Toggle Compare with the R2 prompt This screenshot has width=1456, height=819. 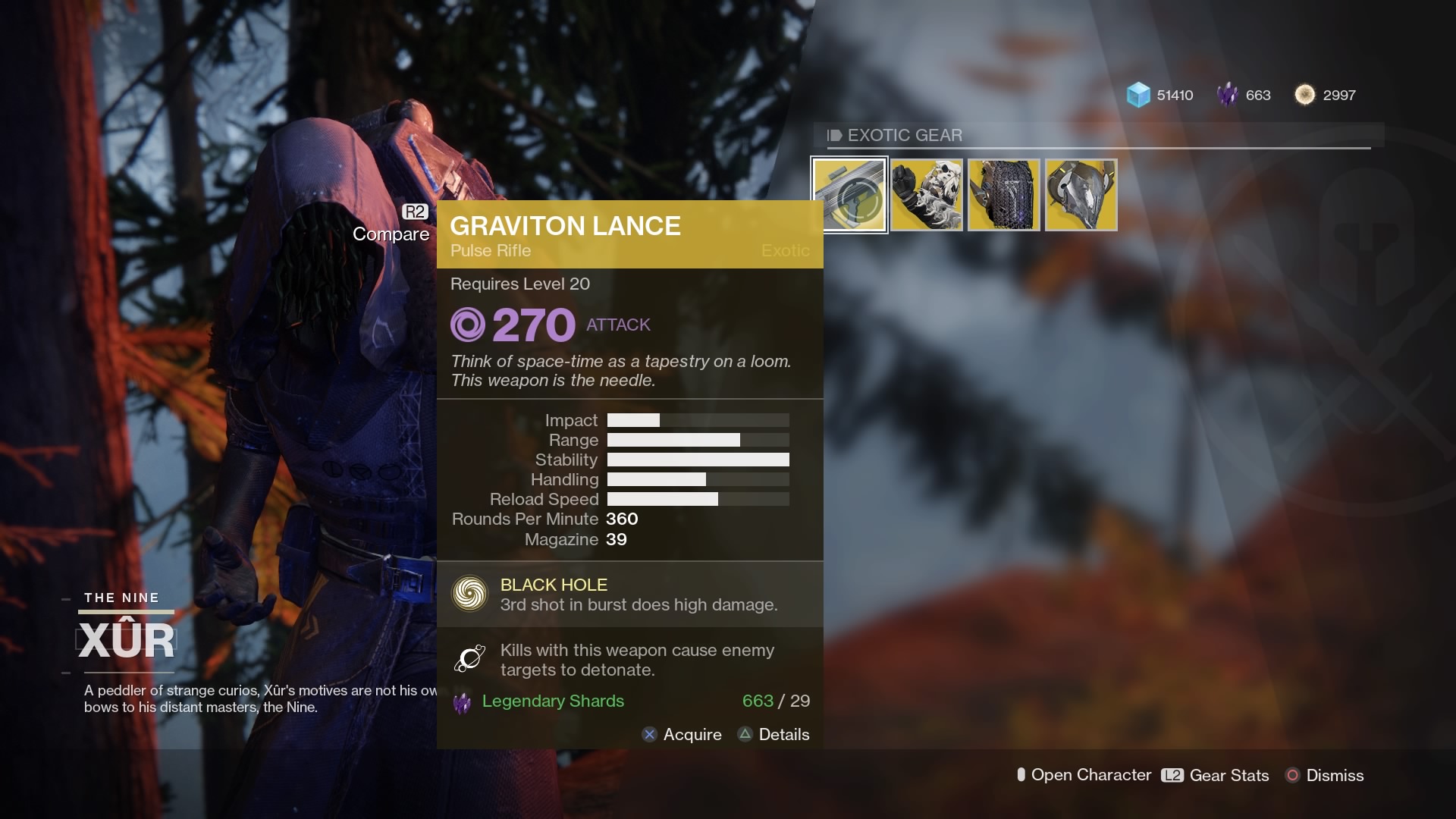click(414, 214)
